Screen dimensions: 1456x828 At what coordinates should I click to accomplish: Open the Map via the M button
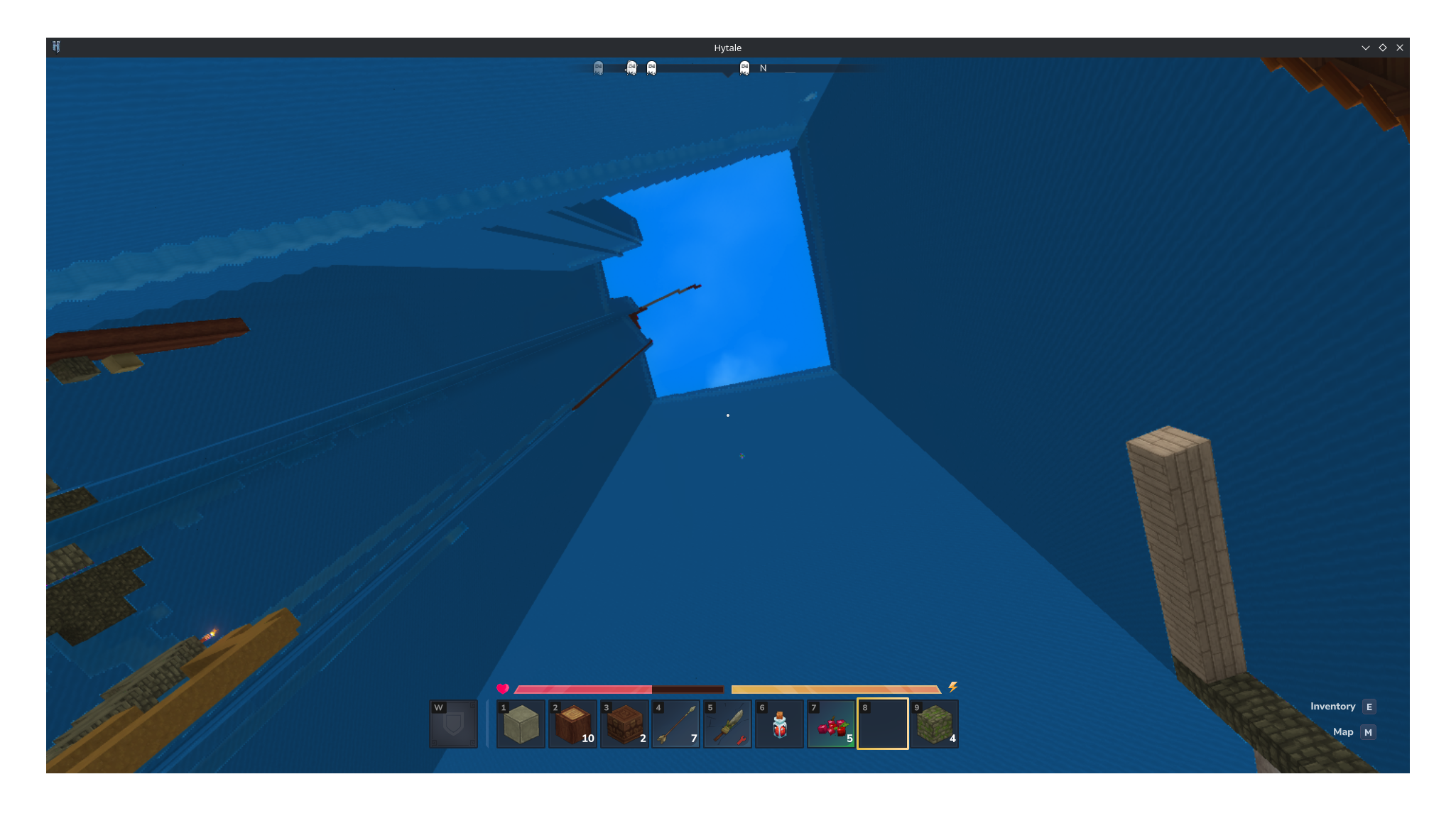1367,731
